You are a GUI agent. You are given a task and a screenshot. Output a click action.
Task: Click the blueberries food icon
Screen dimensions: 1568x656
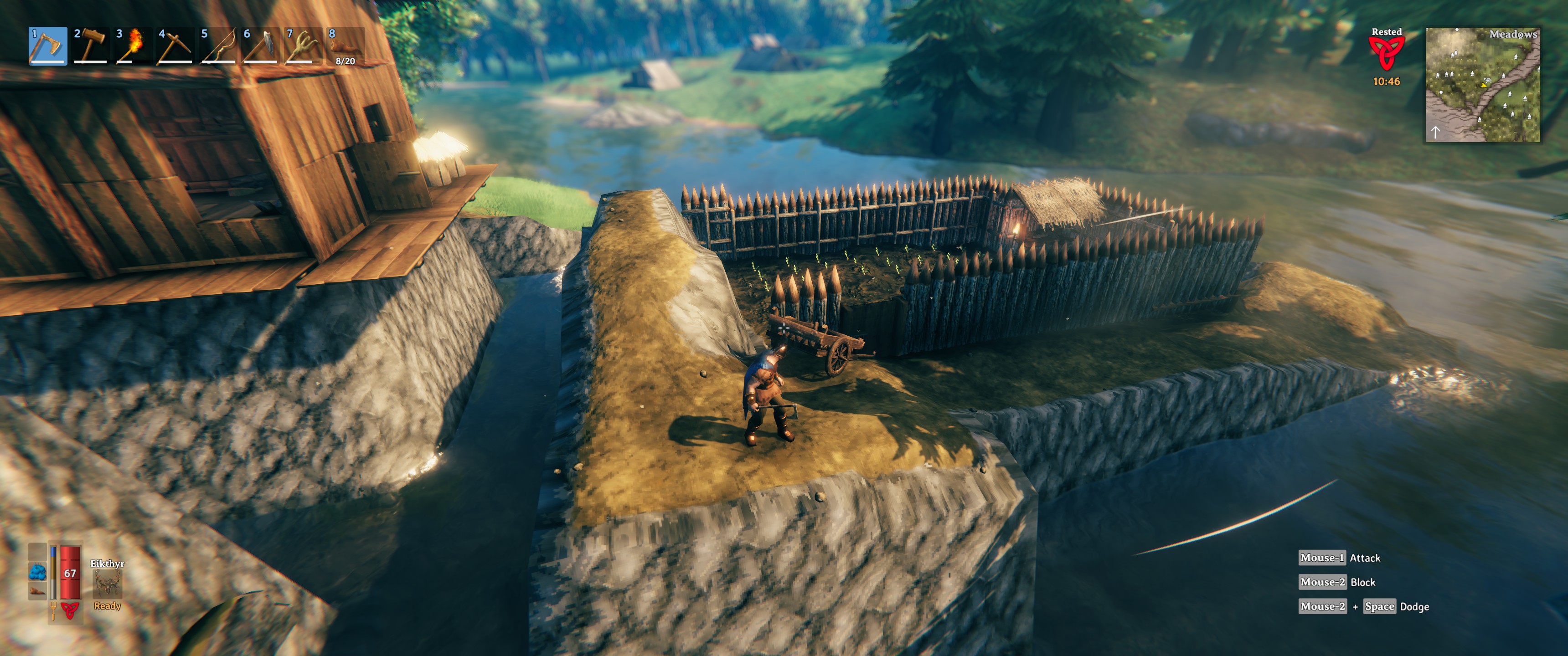pyautogui.click(x=38, y=572)
